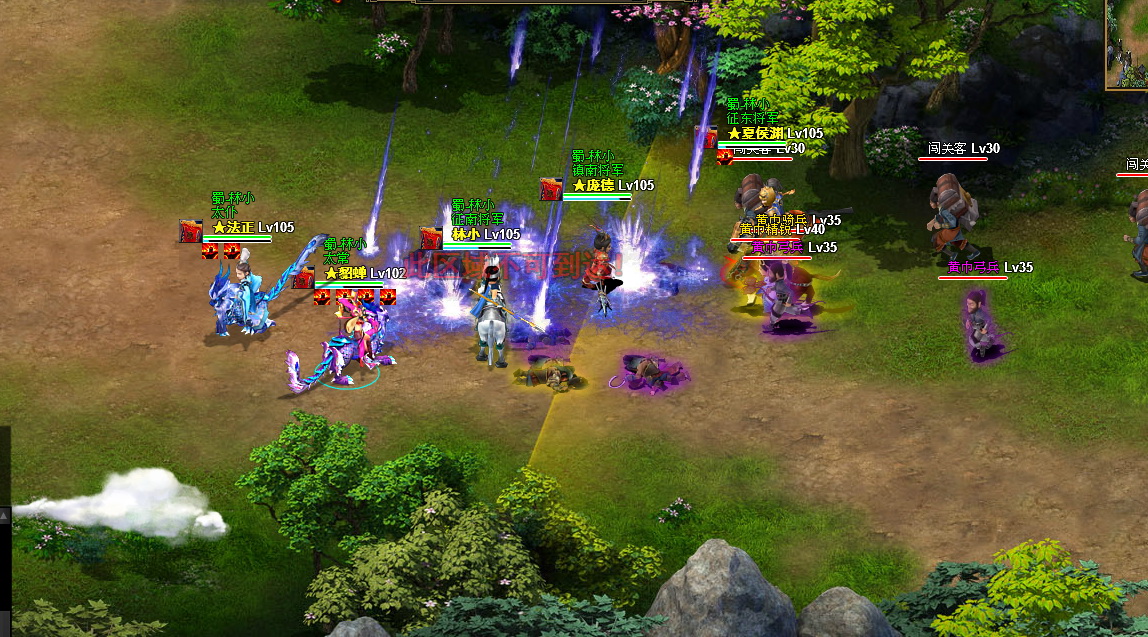The image size is (1148, 637).
Task: Click the chat scroll-up arrow
Action: (4, 516)
